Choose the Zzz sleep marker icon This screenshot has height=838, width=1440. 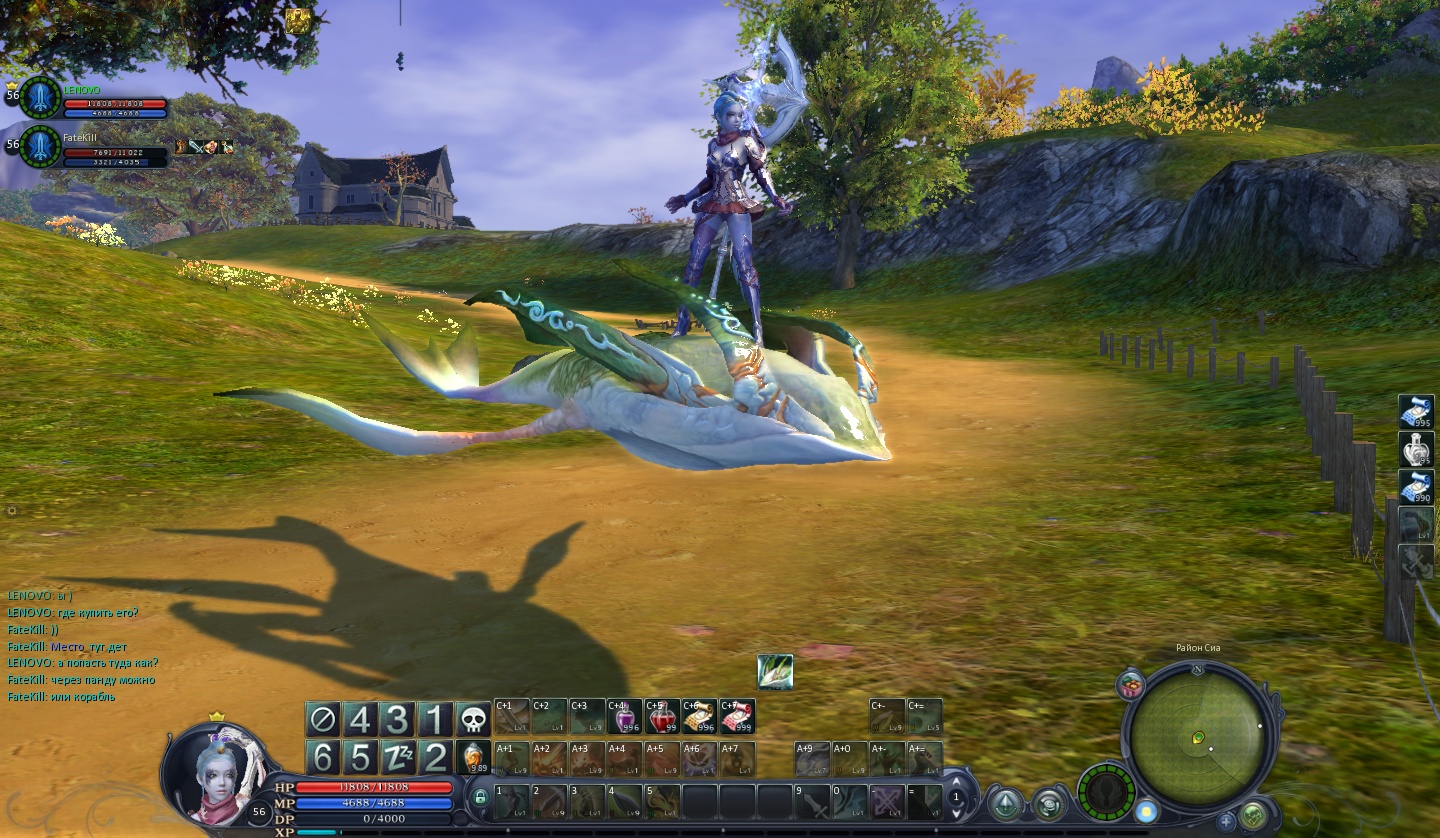tap(398, 758)
